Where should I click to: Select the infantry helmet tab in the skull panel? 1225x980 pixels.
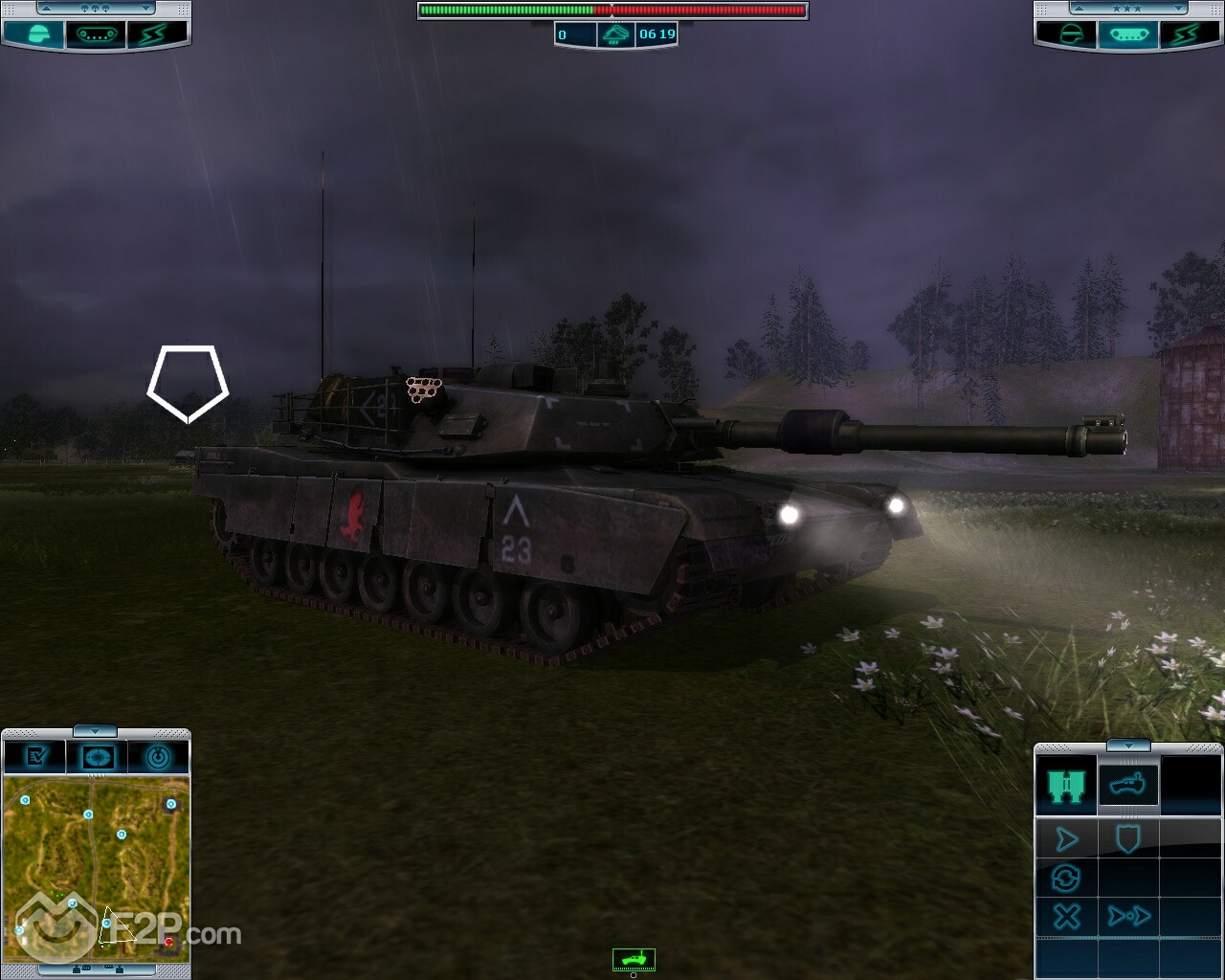coord(35,34)
